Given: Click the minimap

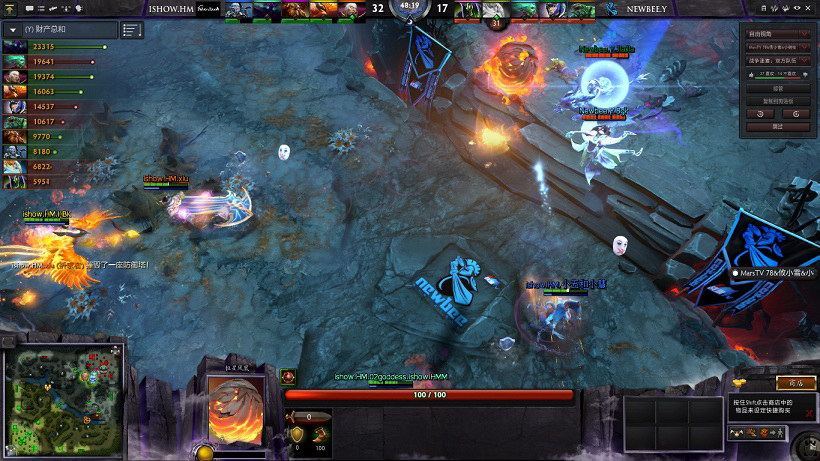Looking at the screenshot, I should (x=63, y=402).
